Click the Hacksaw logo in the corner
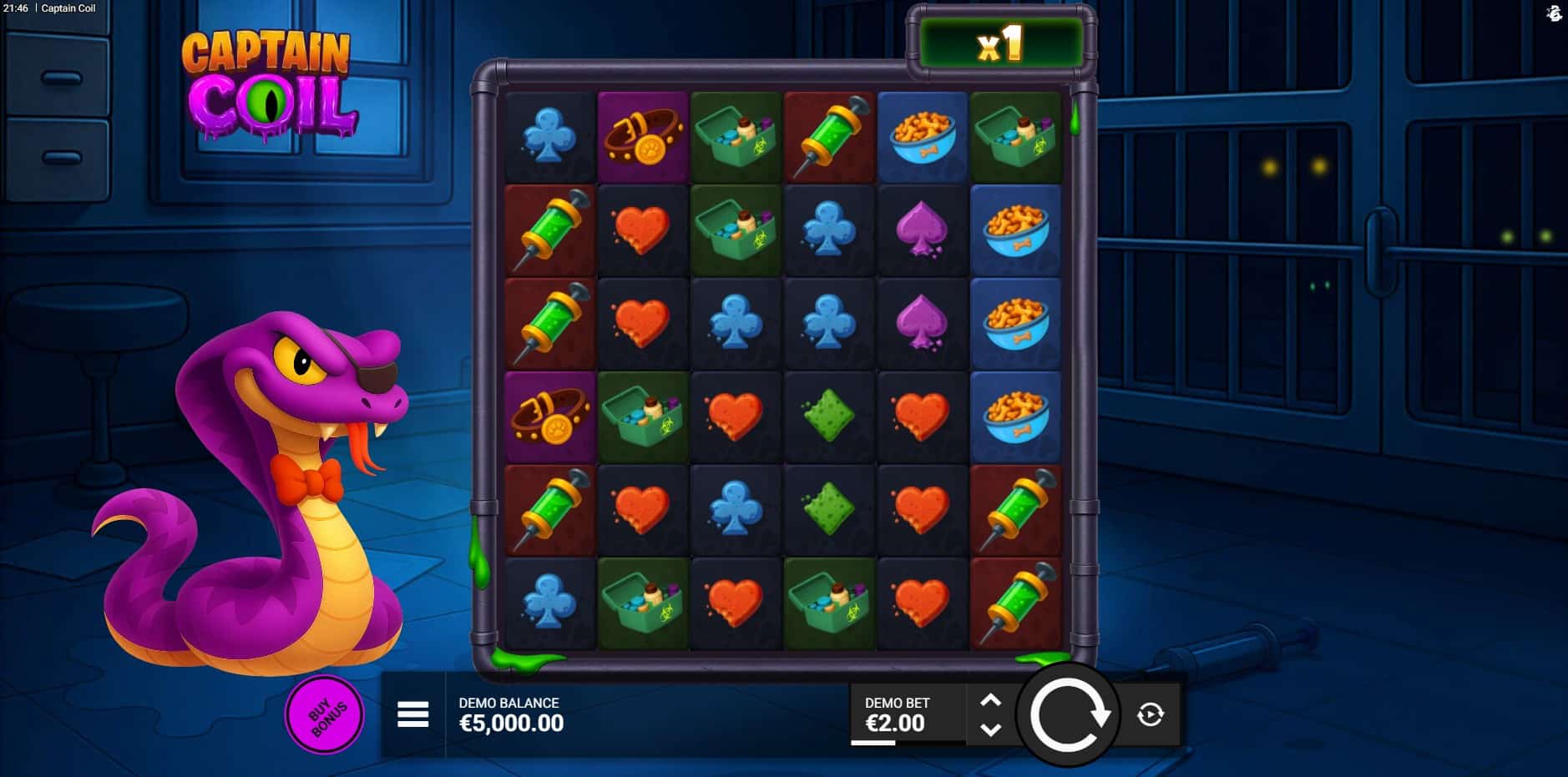 point(1553,13)
